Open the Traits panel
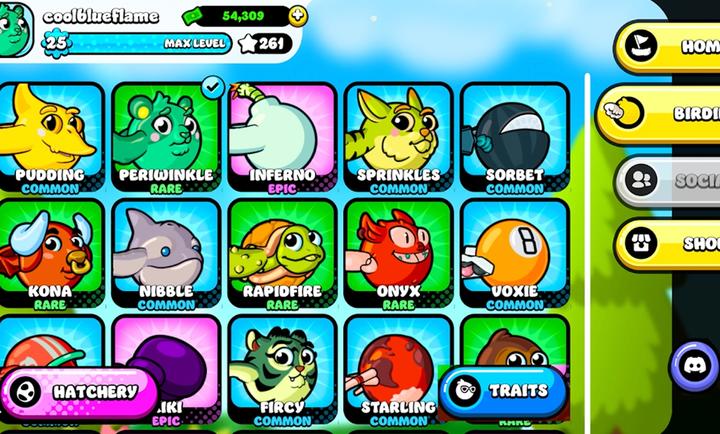 [x=500, y=390]
